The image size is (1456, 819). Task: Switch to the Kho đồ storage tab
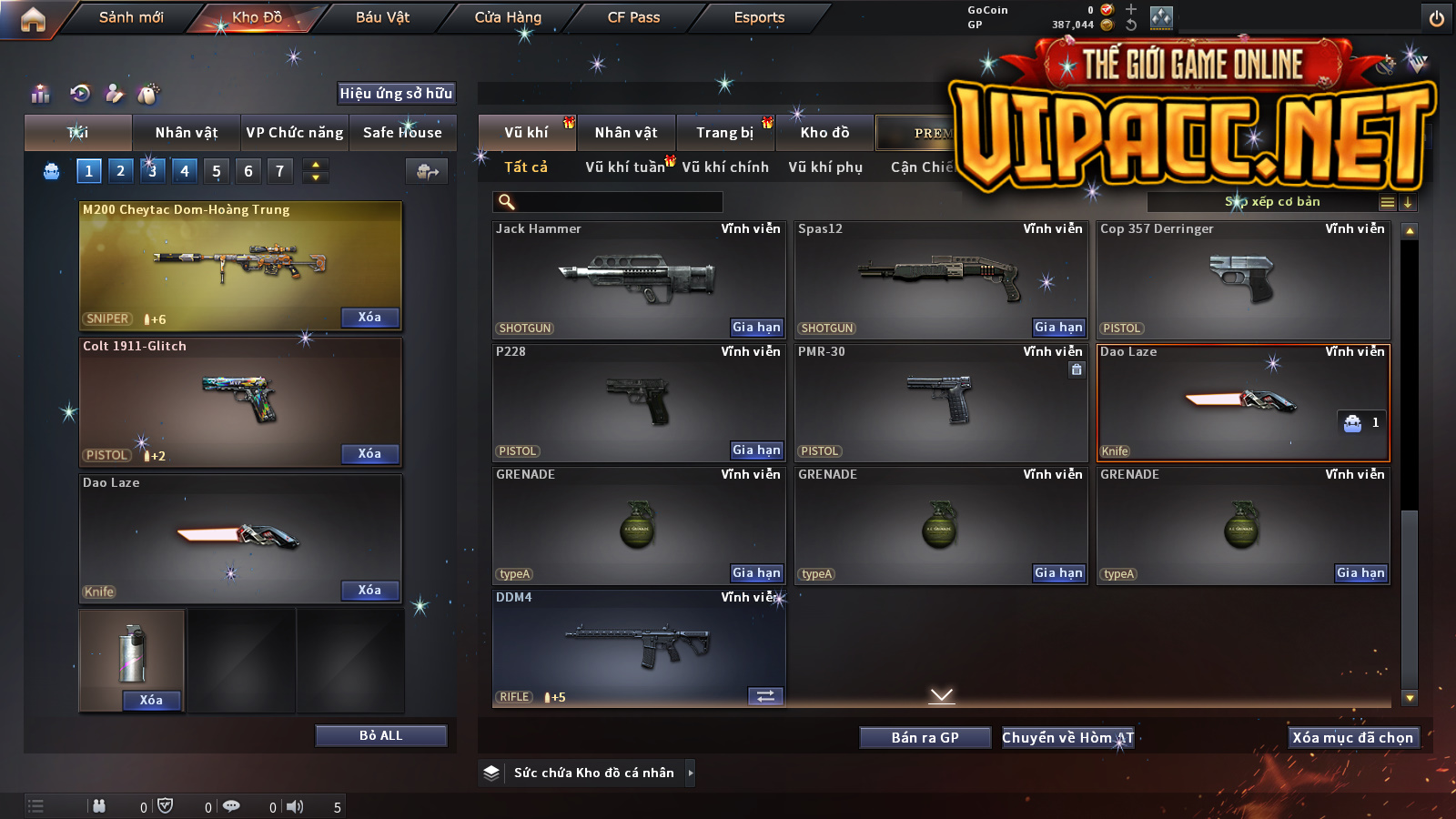pos(824,133)
